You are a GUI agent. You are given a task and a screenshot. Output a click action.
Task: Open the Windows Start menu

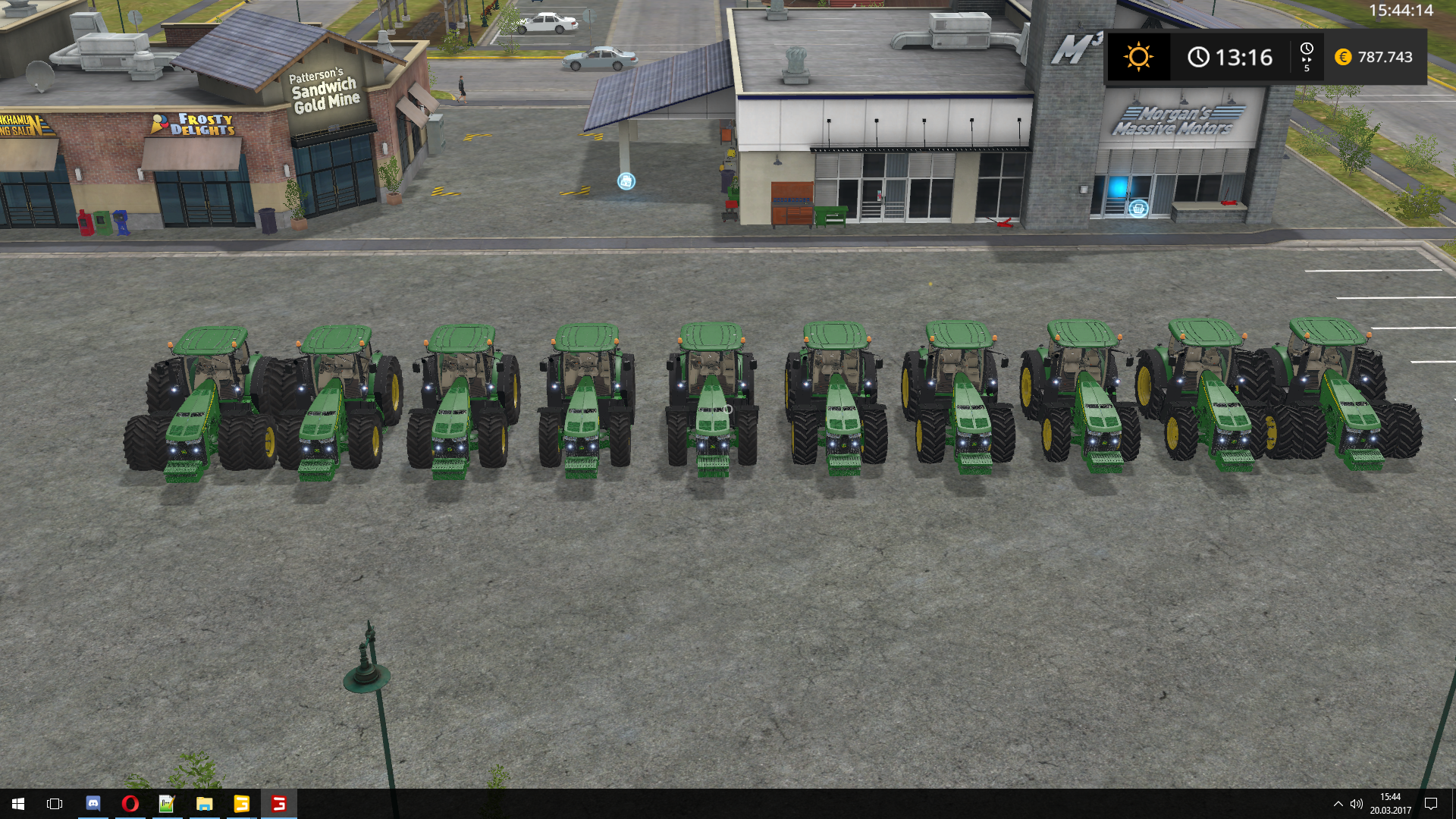(18, 803)
